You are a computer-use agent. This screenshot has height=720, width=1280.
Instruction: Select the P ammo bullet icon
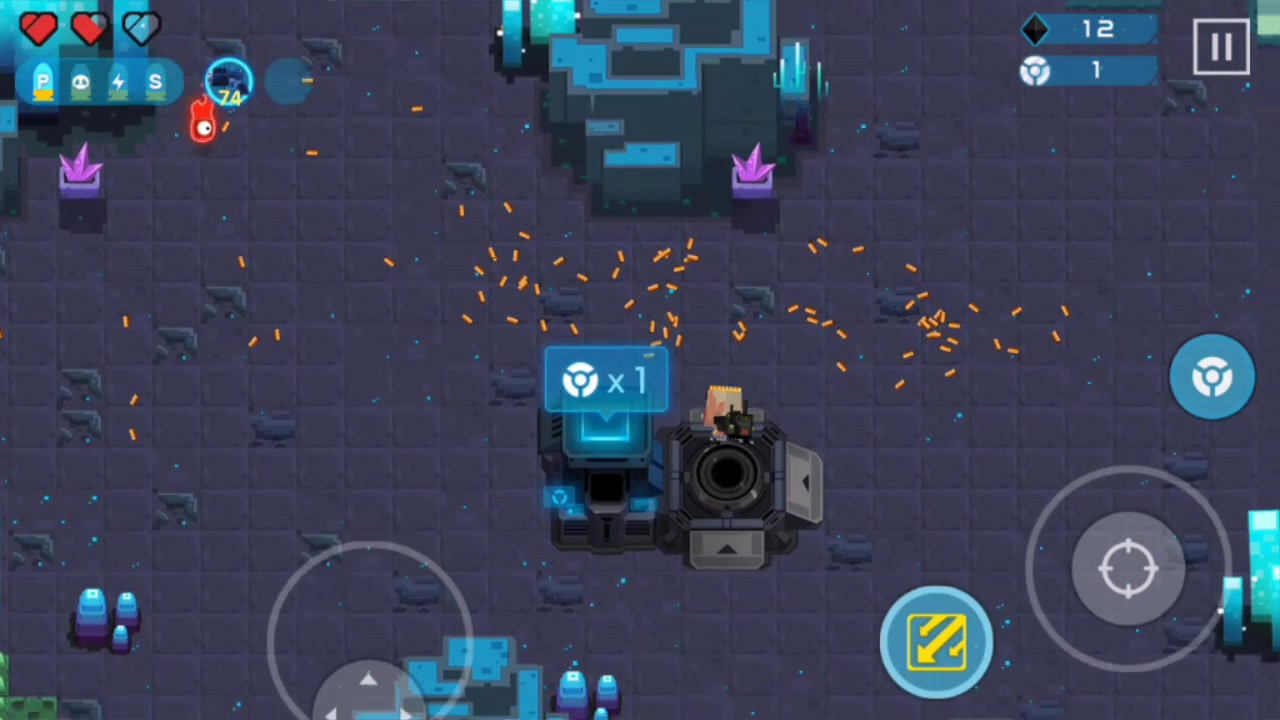point(42,83)
